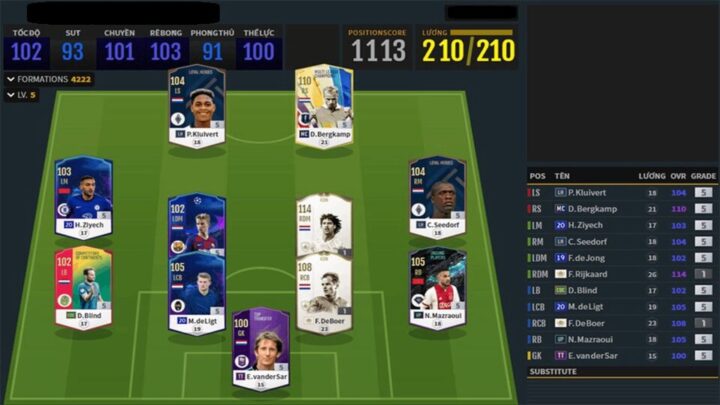The width and height of the screenshot is (720, 405).
Task: Select P.Kluivert's striker card on the pitch
Action: (196, 105)
